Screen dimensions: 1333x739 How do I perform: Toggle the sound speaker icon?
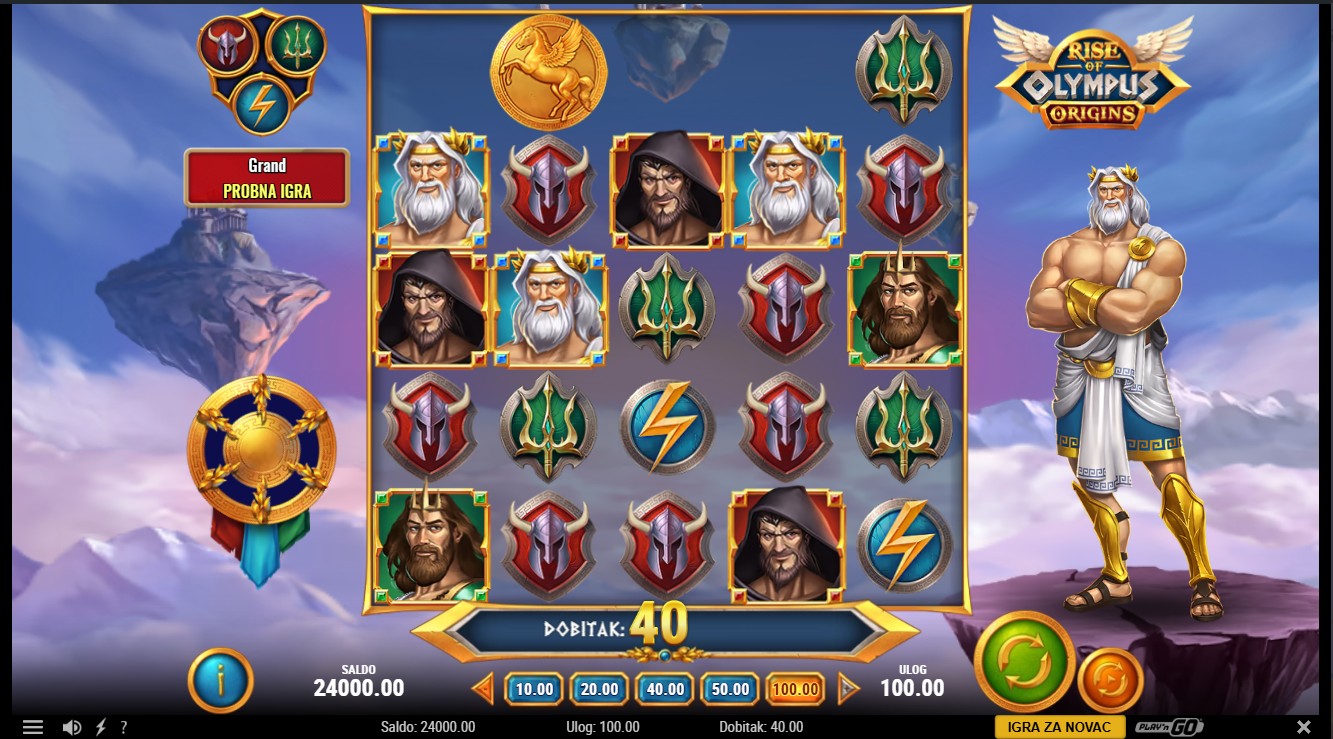[x=72, y=727]
